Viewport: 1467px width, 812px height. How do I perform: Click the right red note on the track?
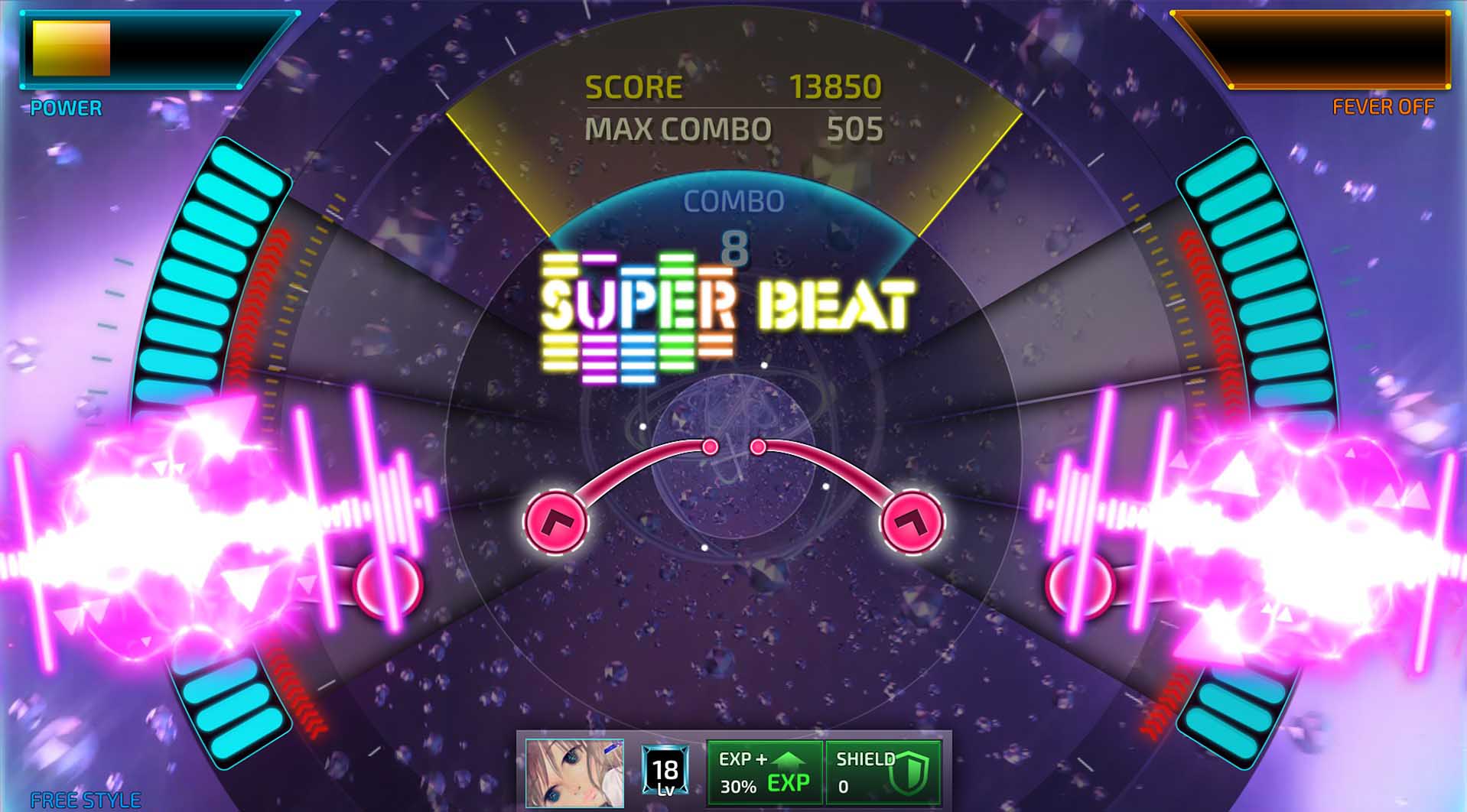(x=1080, y=584)
